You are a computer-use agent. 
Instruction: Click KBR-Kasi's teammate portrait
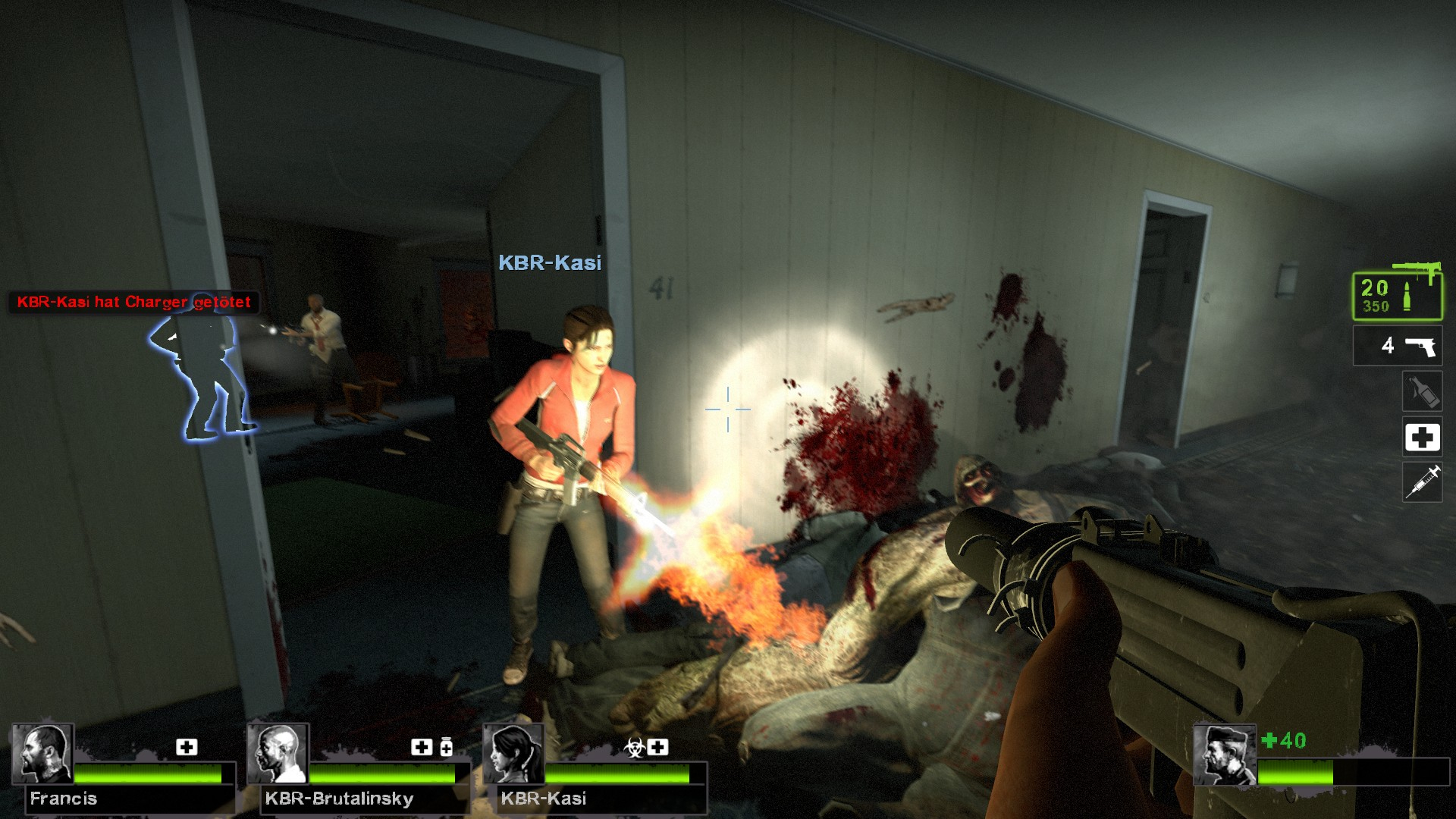click(513, 754)
